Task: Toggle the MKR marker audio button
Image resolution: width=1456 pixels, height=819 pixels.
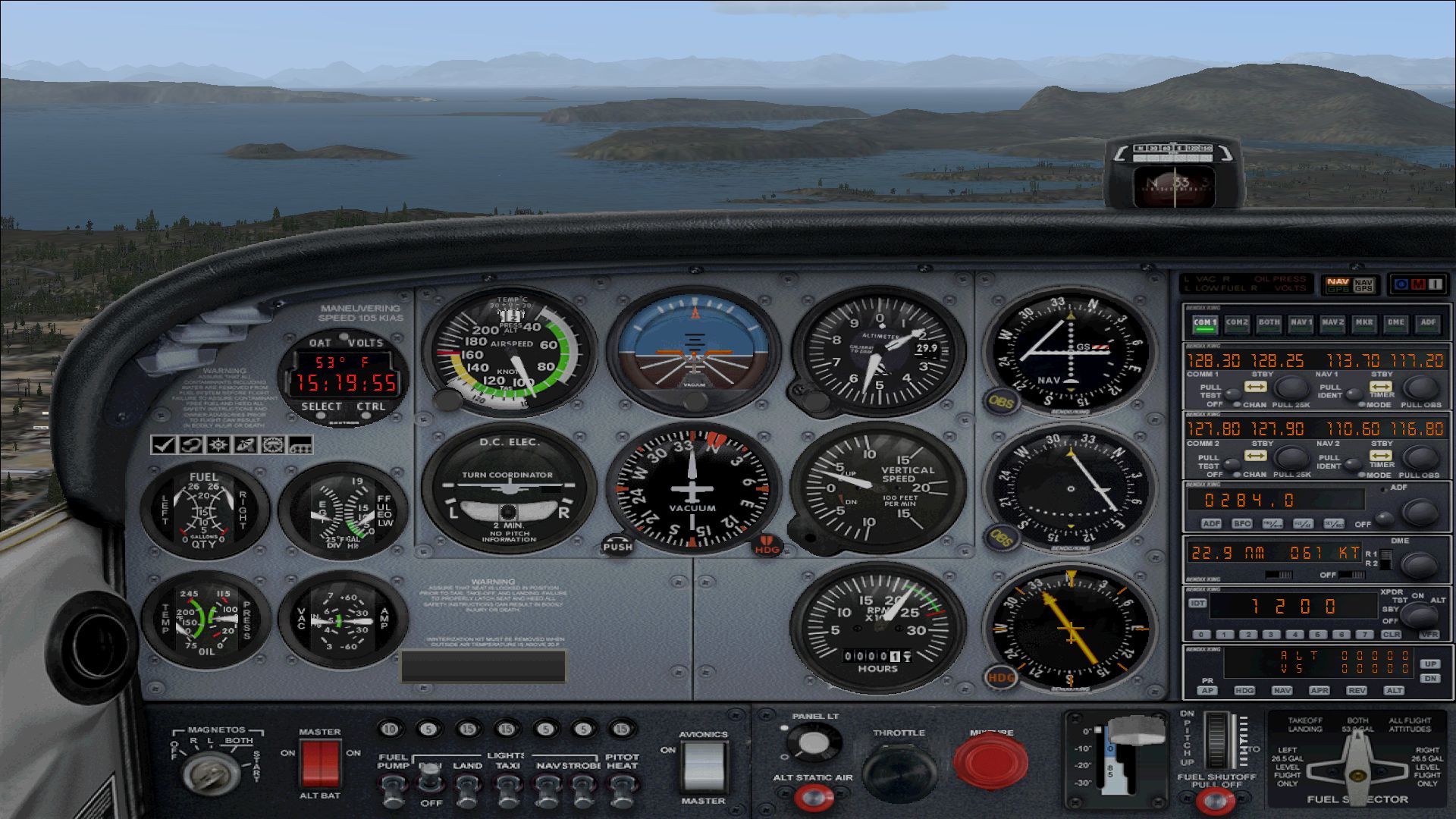Action: click(1364, 323)
